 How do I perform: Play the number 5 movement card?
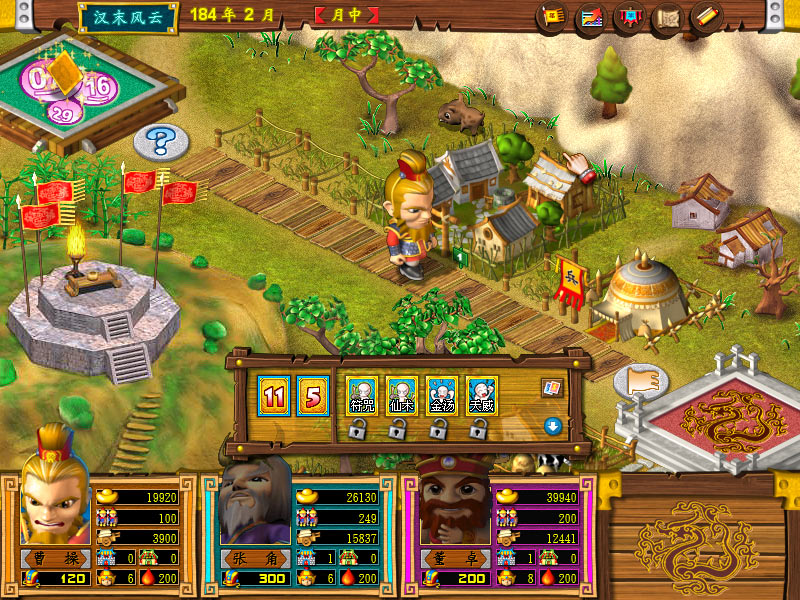(311, 394)
